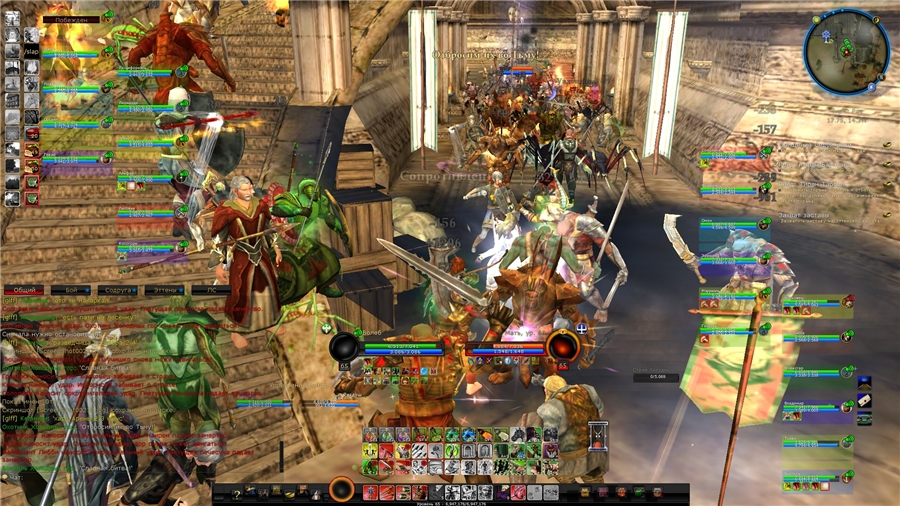Open the Бой chat tab

(71, 290)
